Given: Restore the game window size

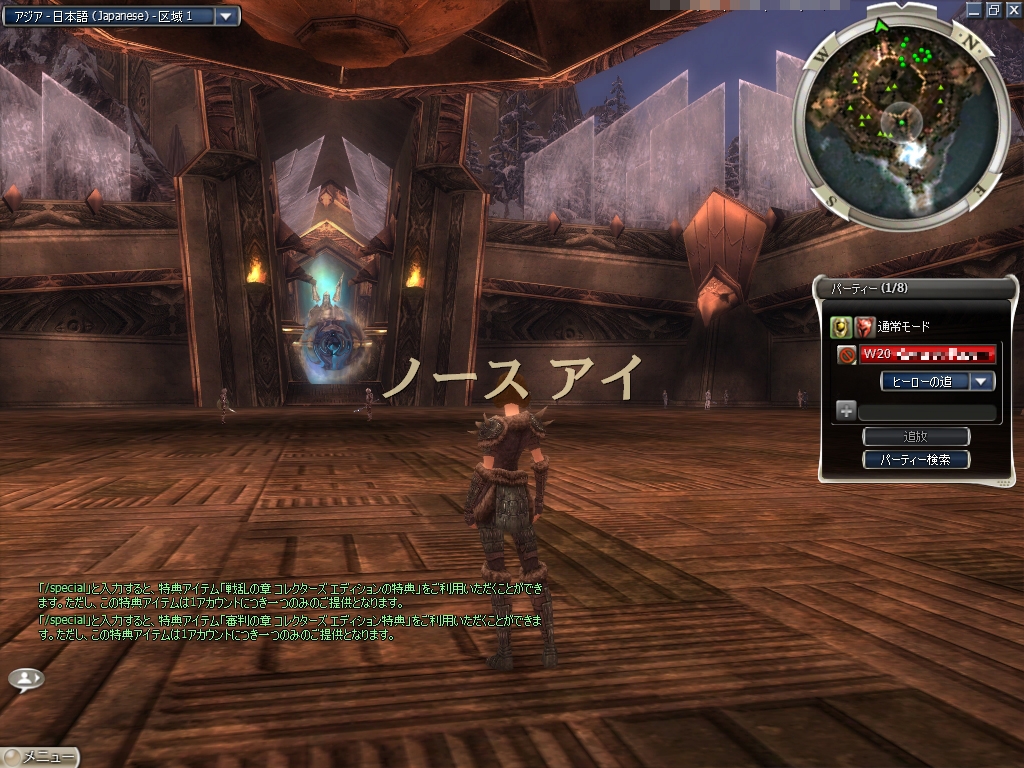Looking at the screenshot, I should pyautogui.click(x=994, y=9).
